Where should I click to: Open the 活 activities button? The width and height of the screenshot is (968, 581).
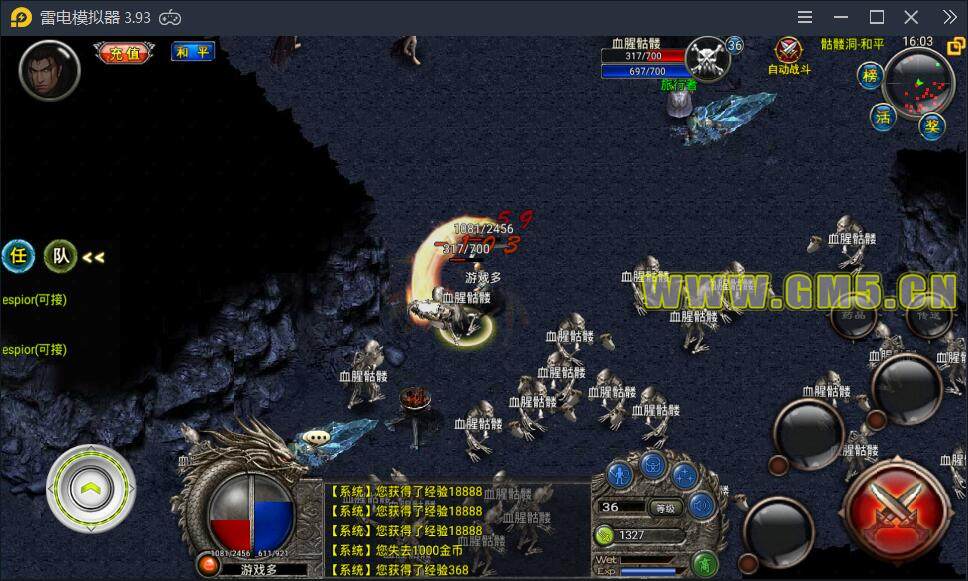(882, 116)
